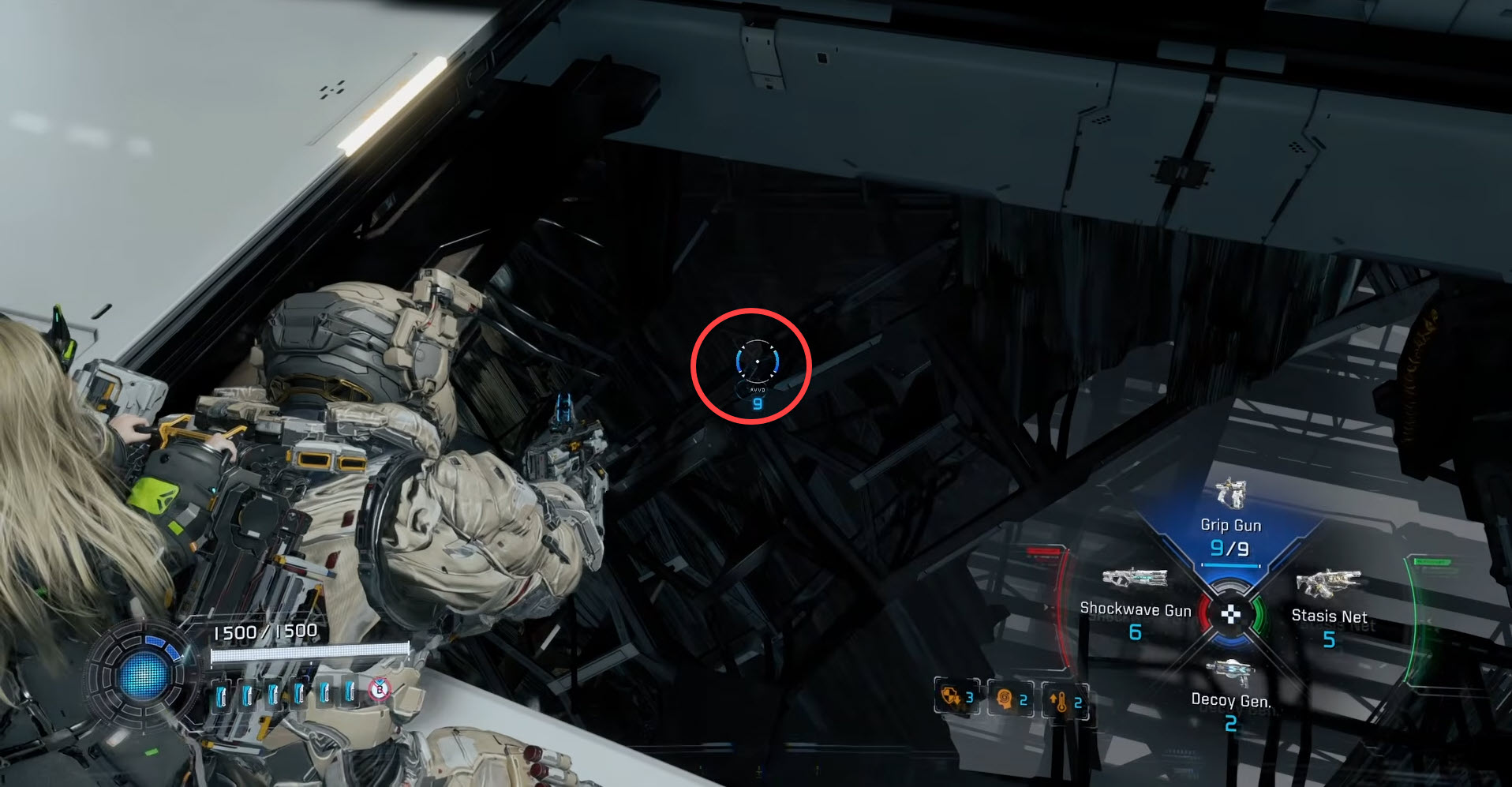
Task: Click the blue circular thruster gauge
Action: pos(142,675)
